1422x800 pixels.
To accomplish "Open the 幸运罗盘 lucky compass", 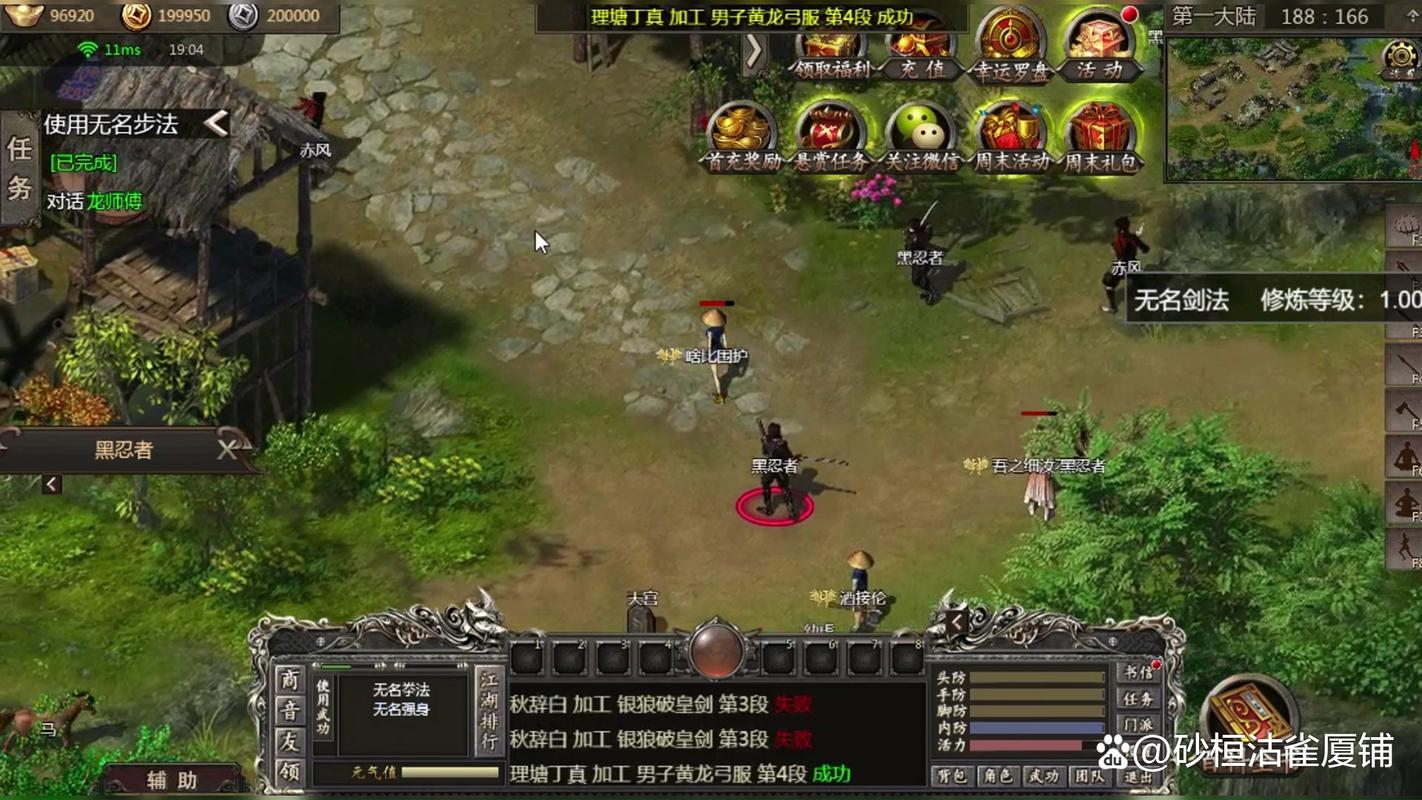I will pos(1010,47).
